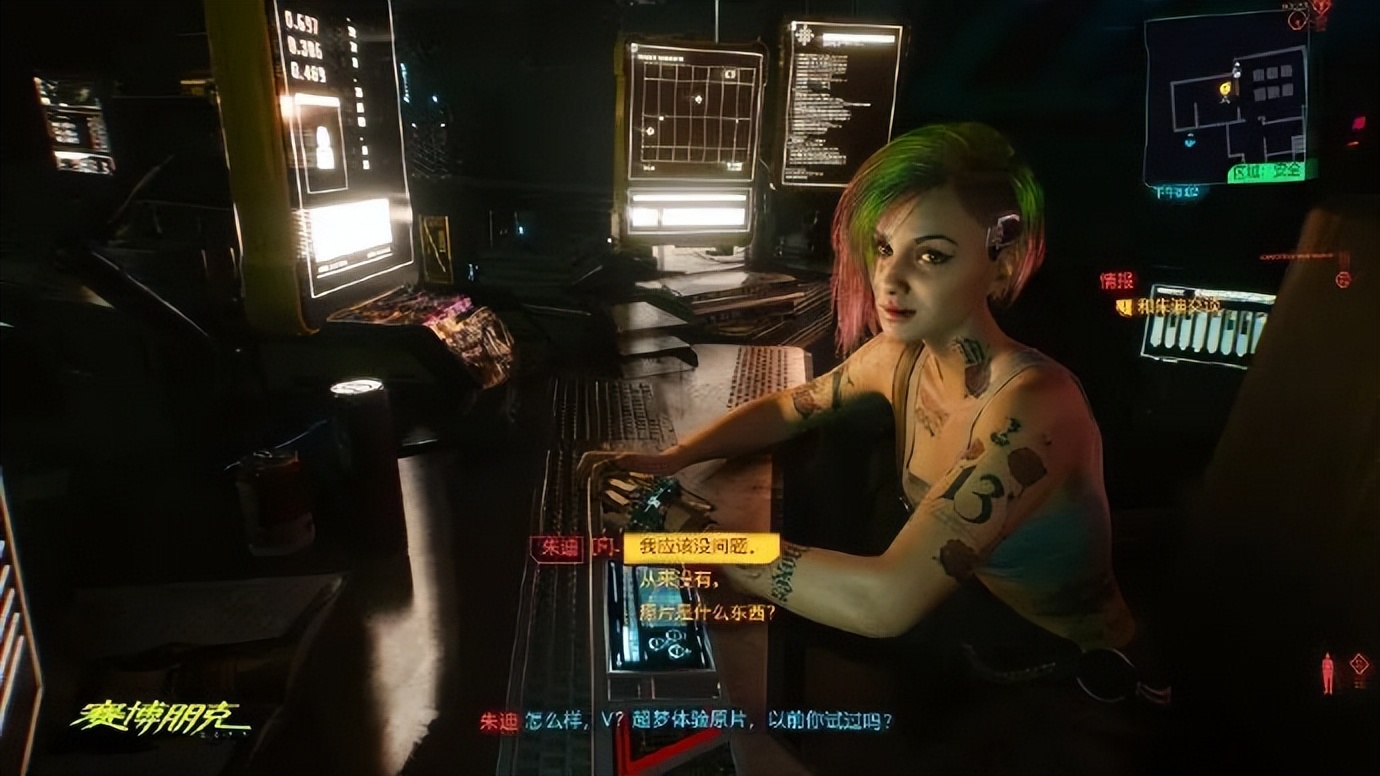Choose the highlighted 我应该没问题 dialogue option

700,549
